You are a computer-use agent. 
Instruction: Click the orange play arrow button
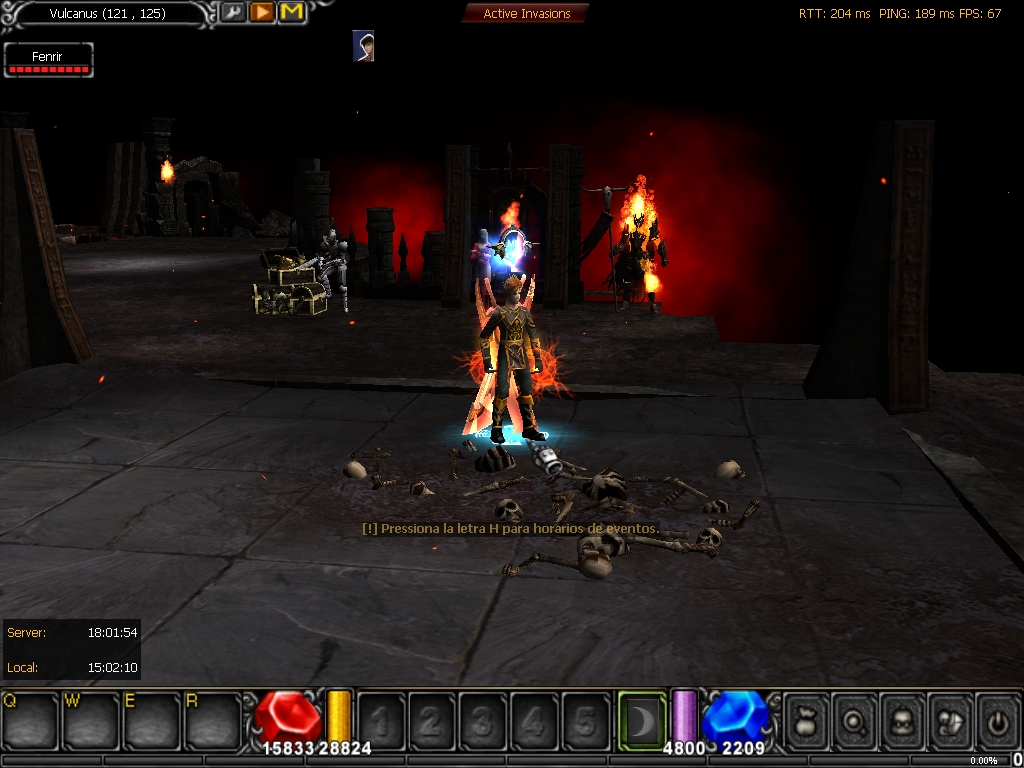(x=262, y=13)
